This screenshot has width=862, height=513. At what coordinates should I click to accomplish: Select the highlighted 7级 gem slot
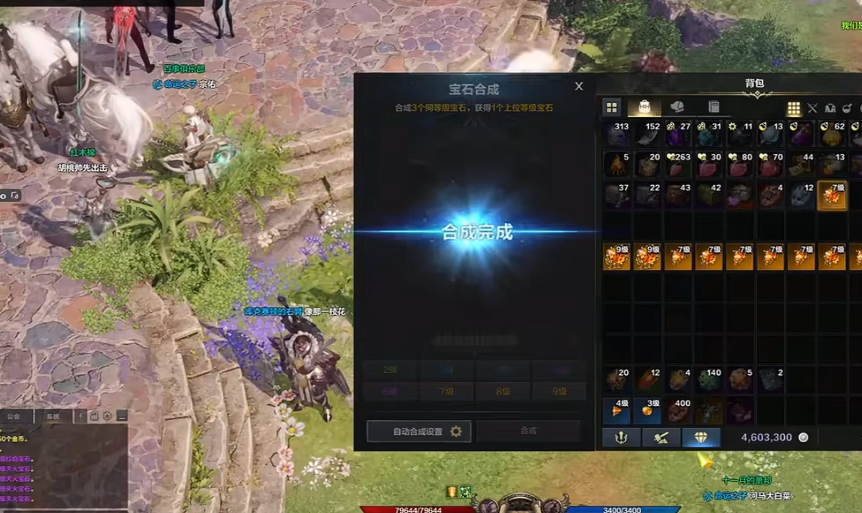[x=832, y=194]
